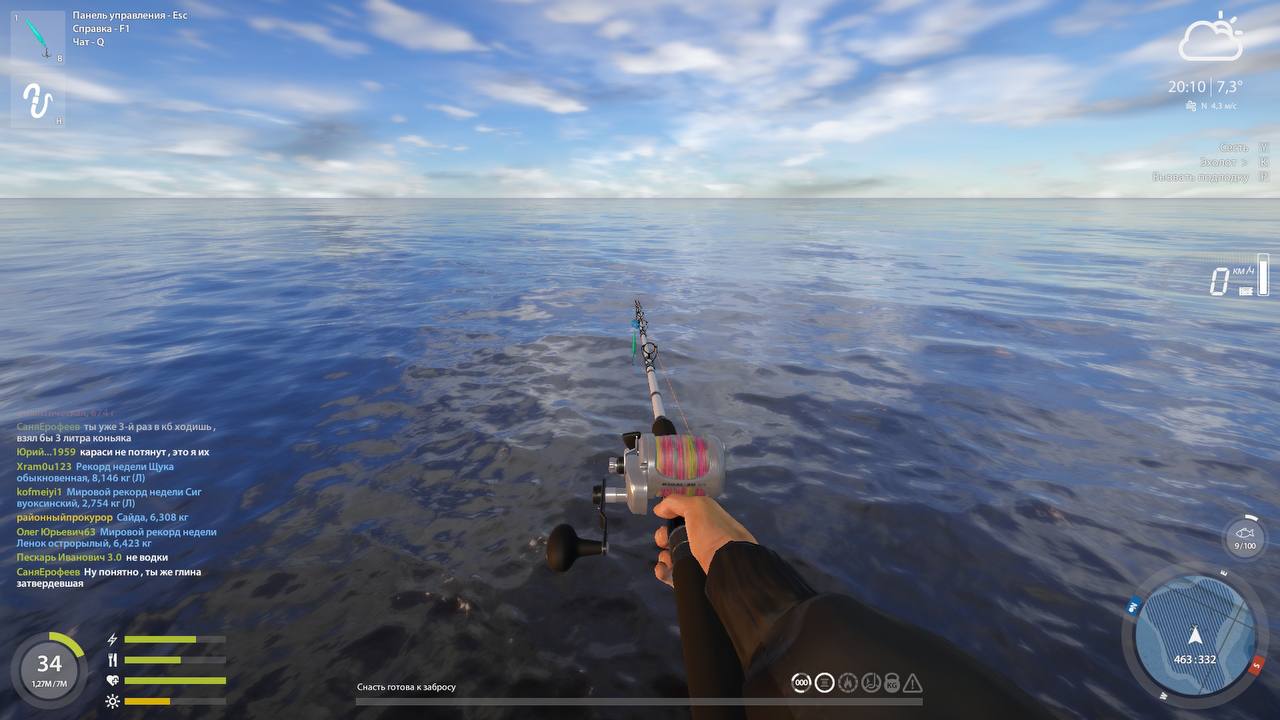Click the highlighted stringer status toggle
Screen dimensions: 1280x720
point(826,684)
